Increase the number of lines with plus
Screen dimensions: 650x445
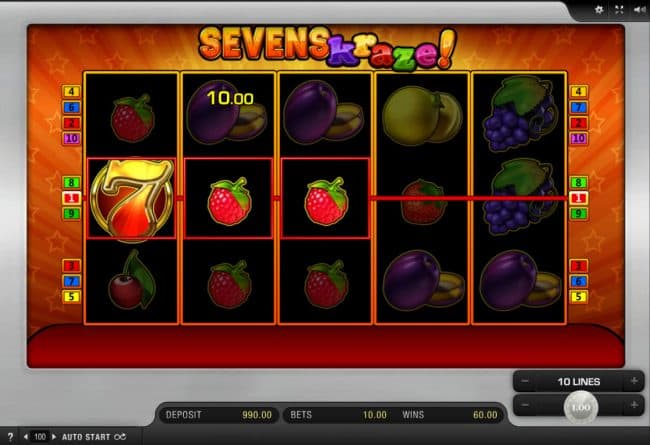(x=633, y=382)
